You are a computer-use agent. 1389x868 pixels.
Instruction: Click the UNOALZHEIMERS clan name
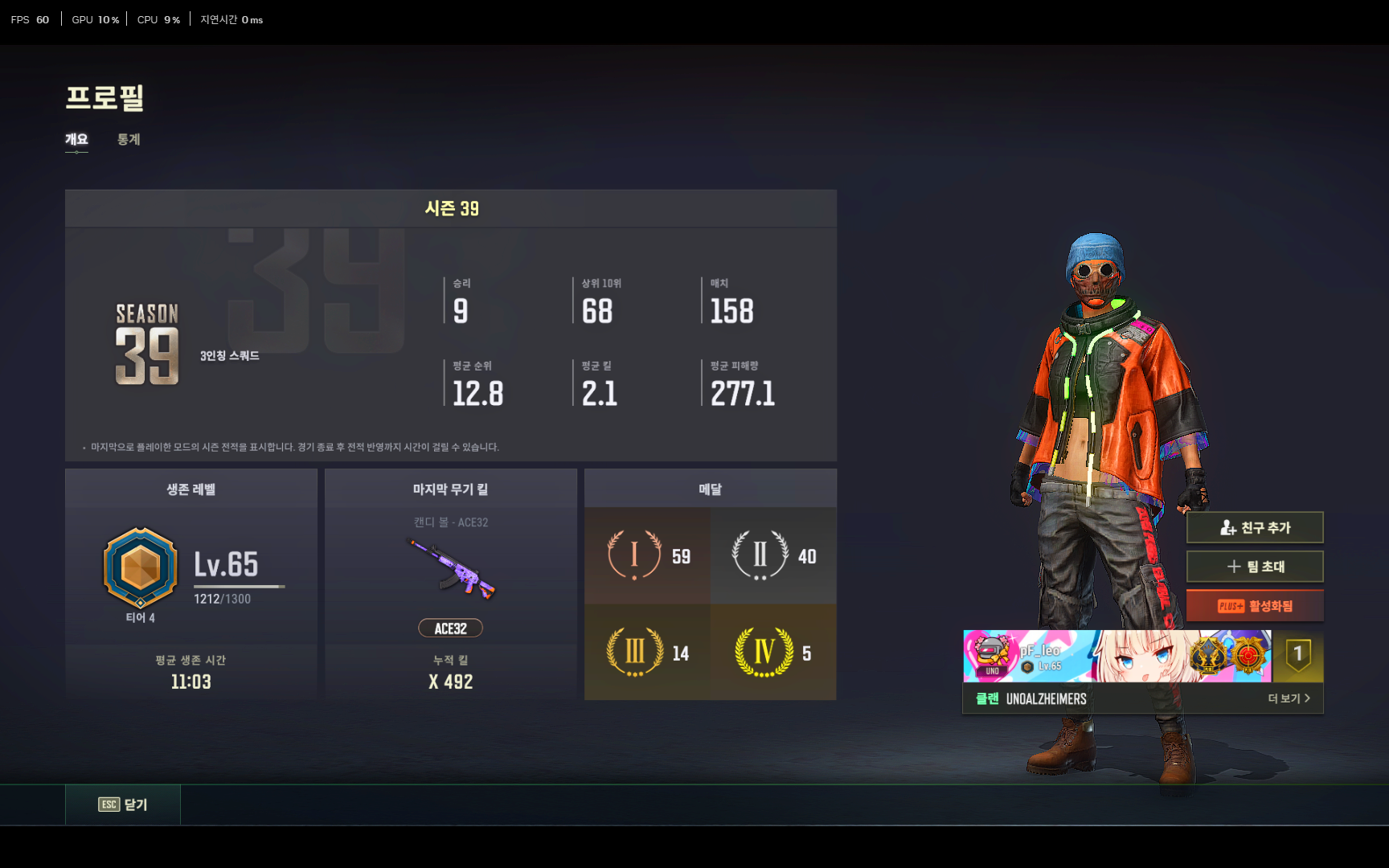(1046, 699)
